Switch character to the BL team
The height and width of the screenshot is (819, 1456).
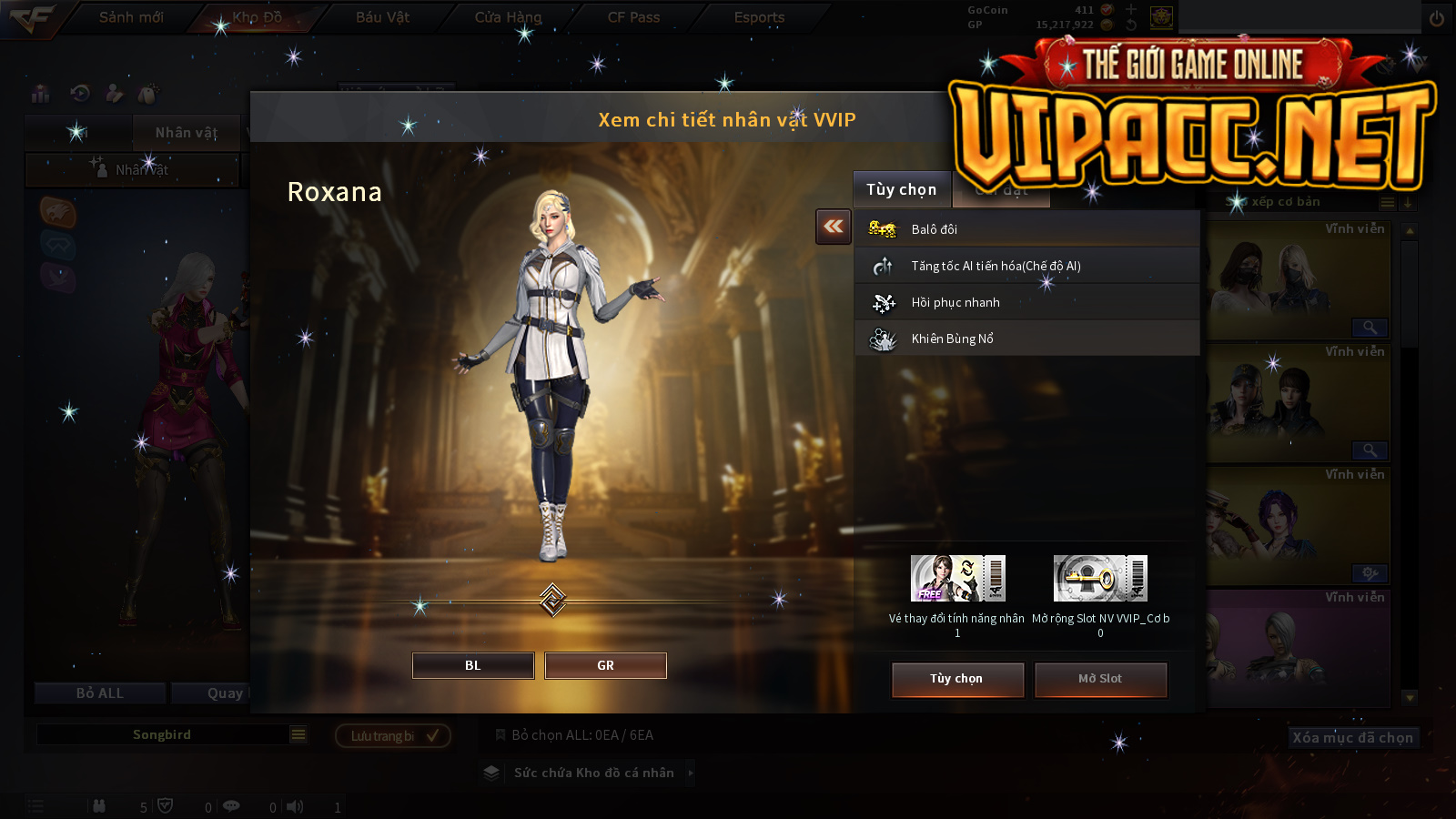pyautogui.click(x=473, y=665)
